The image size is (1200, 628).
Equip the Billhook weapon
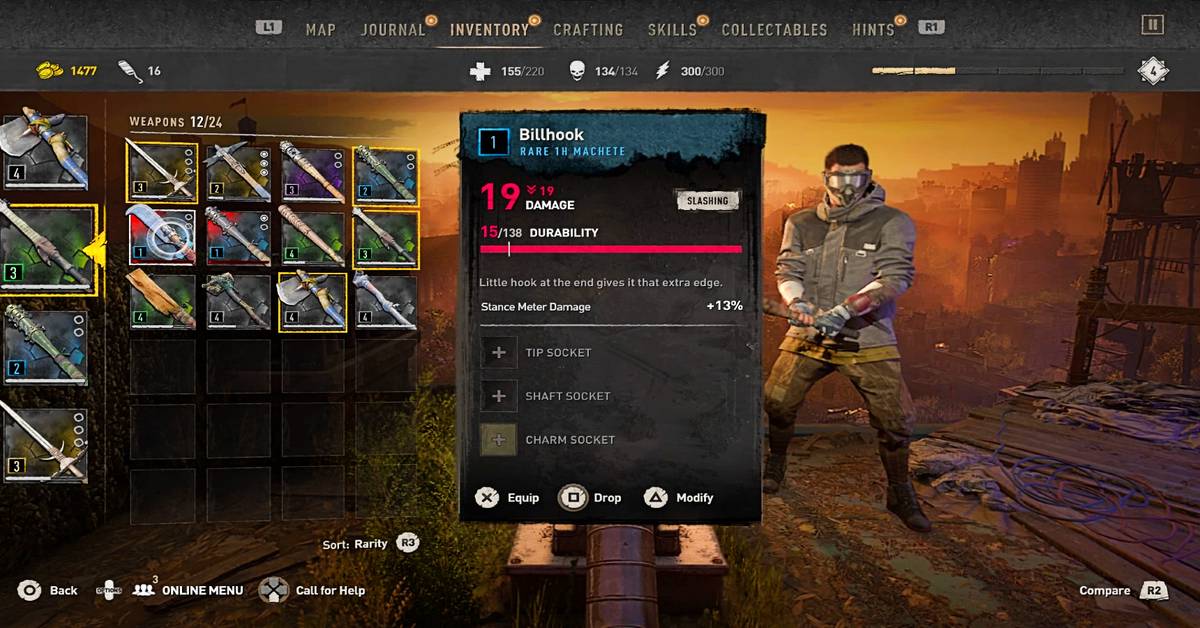[508, 498]
